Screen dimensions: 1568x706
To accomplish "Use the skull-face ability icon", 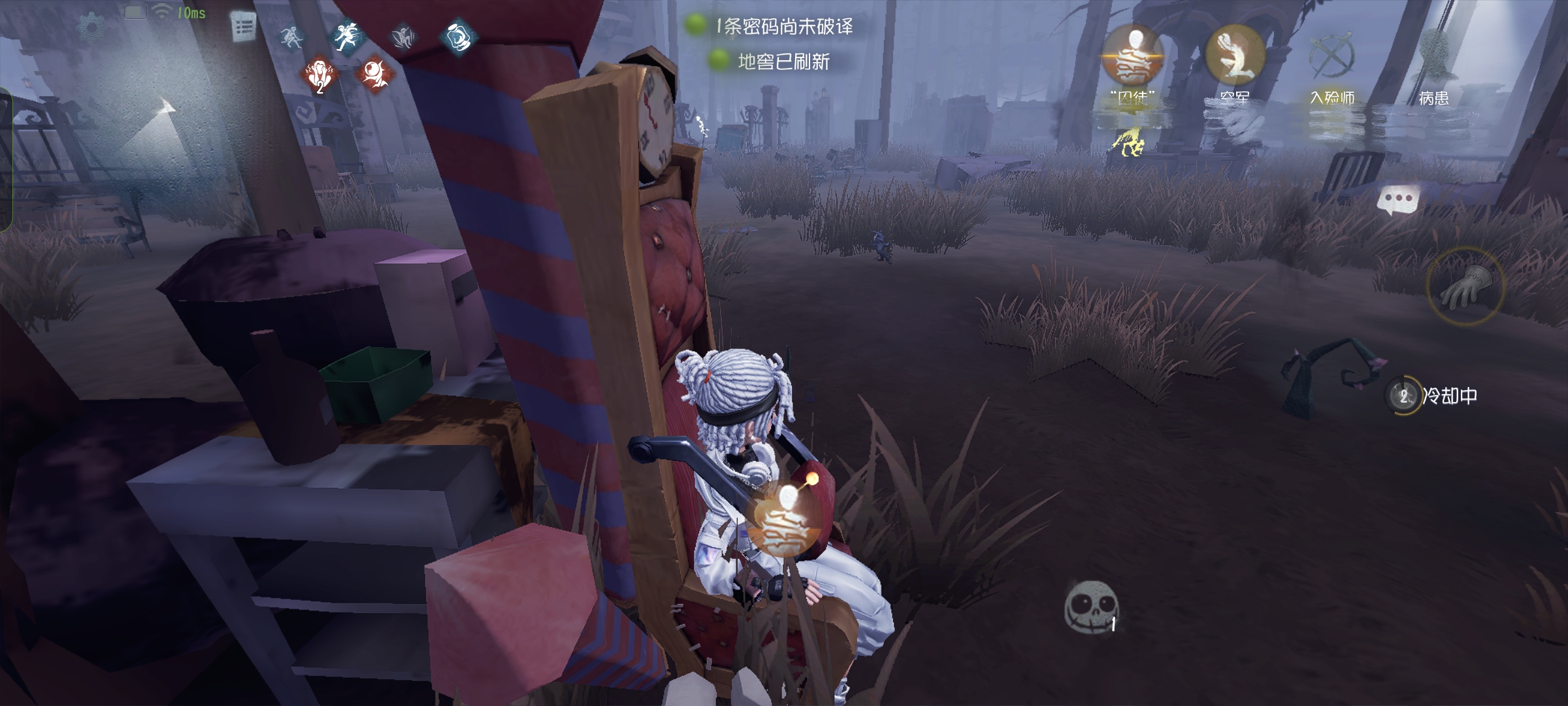I will [x=1090, y=607].
